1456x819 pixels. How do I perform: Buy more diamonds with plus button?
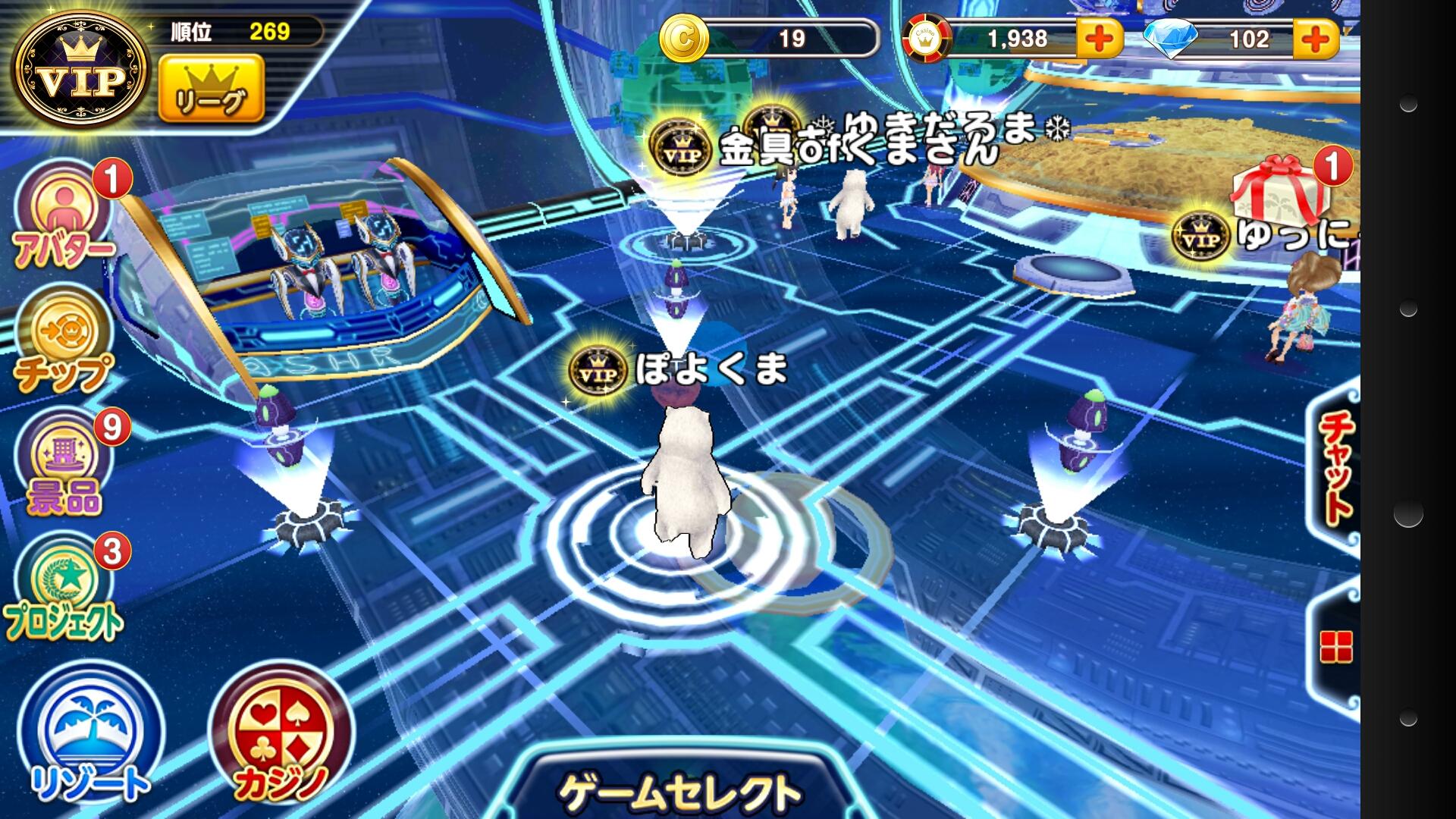tap(1316, 38)
